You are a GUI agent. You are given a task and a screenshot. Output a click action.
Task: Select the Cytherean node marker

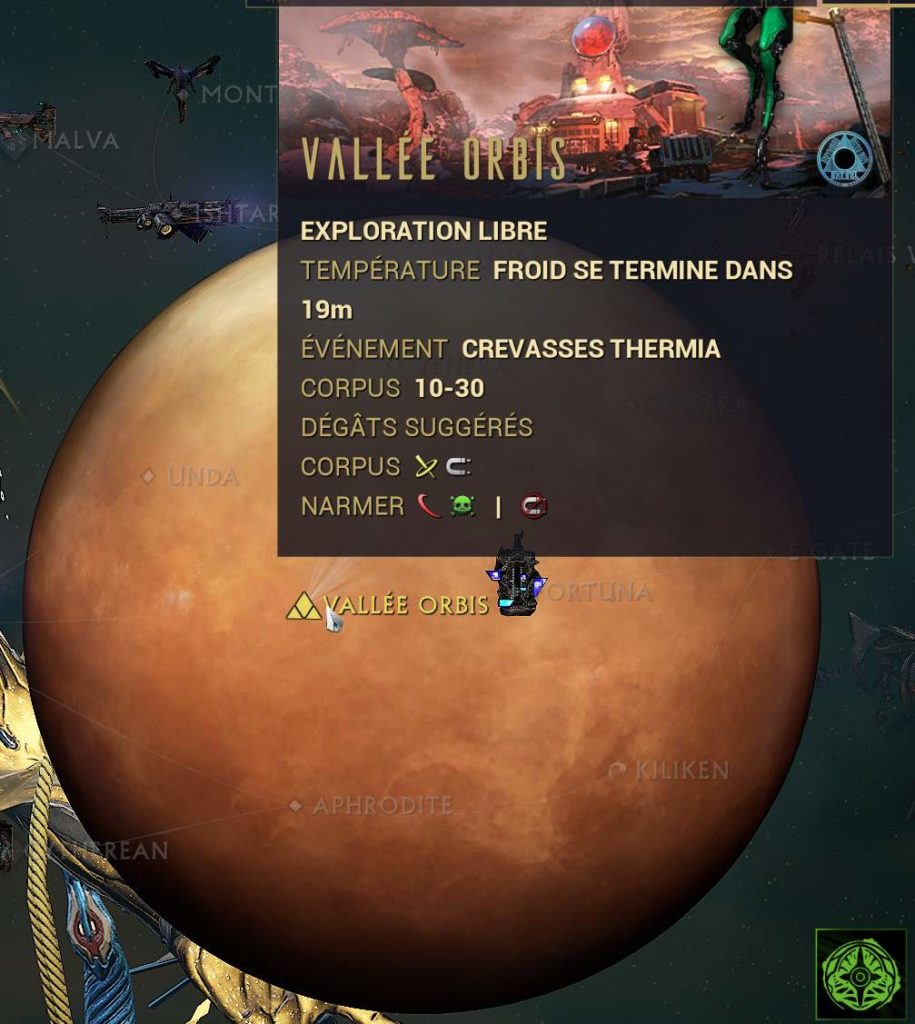(x=100, y=851)
